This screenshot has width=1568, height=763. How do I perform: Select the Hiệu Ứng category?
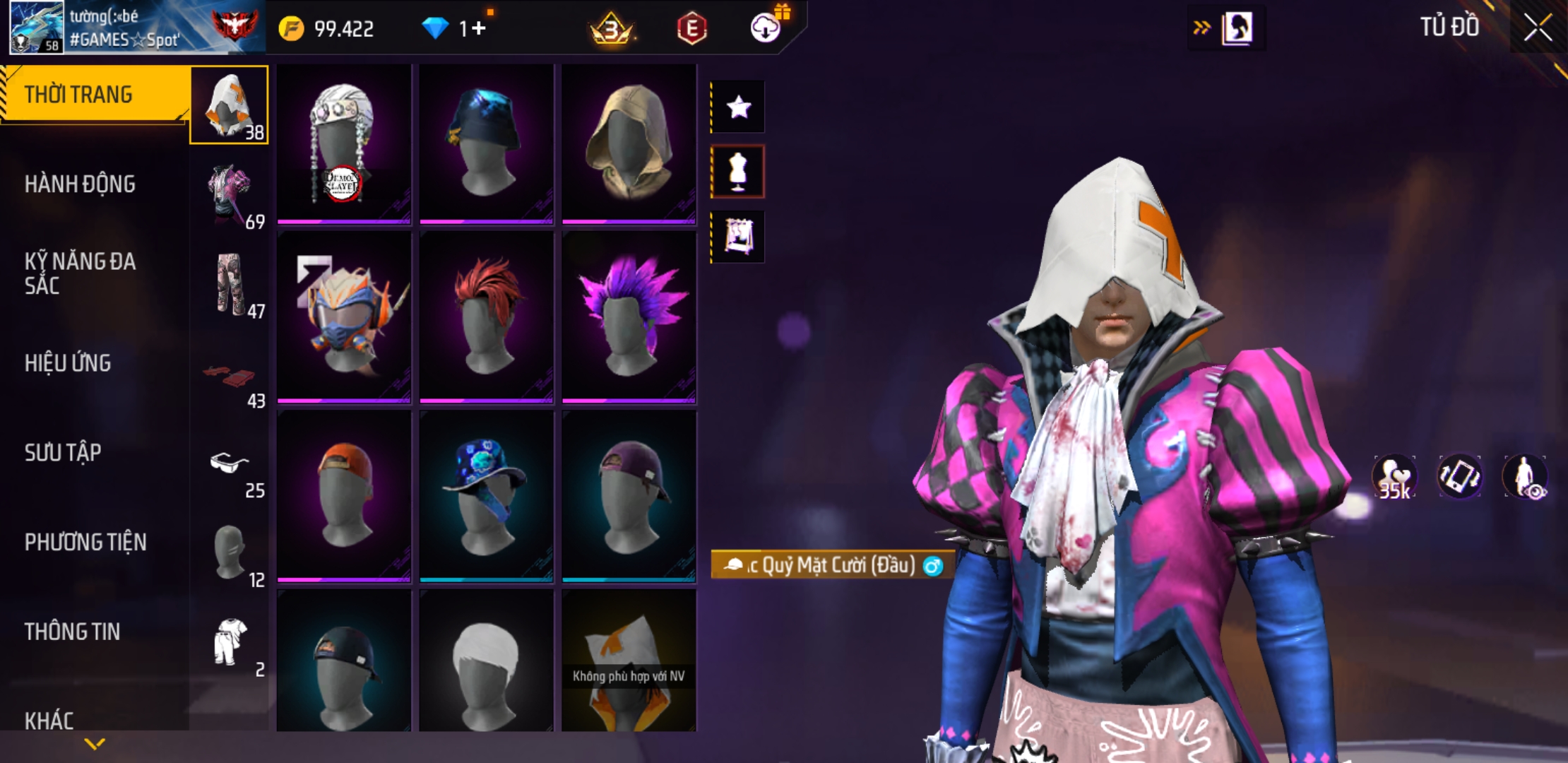pyautogui.click(x=68, y=363)
